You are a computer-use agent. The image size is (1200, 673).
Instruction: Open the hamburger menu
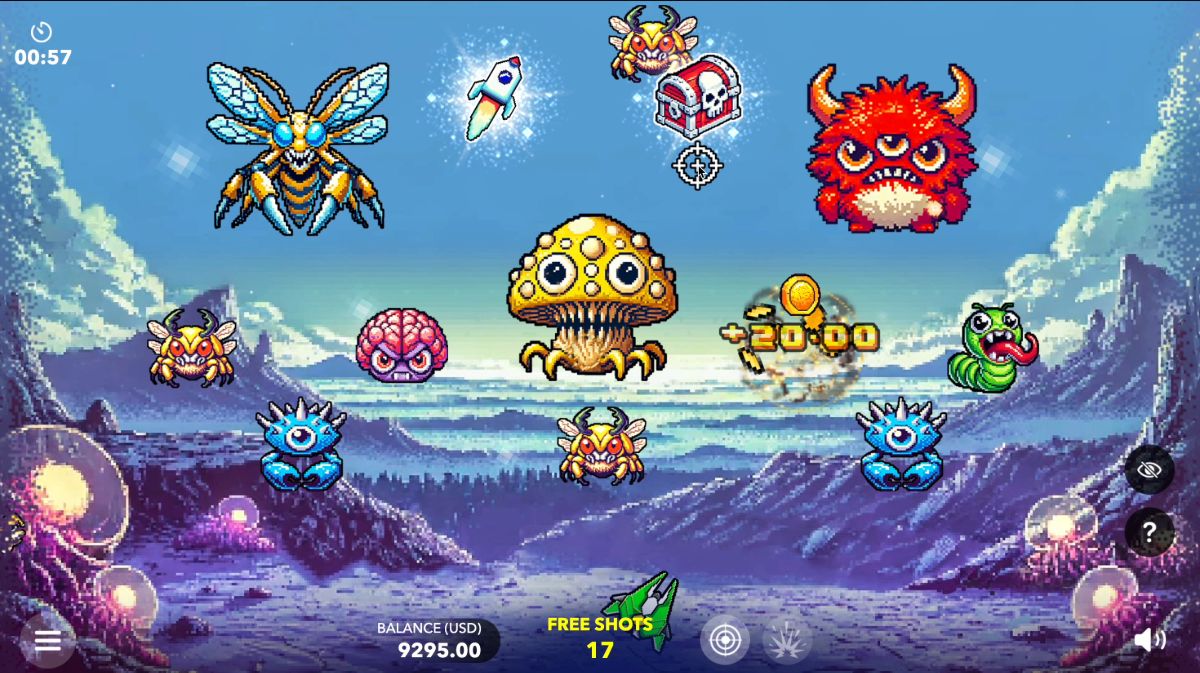(48, 641)
